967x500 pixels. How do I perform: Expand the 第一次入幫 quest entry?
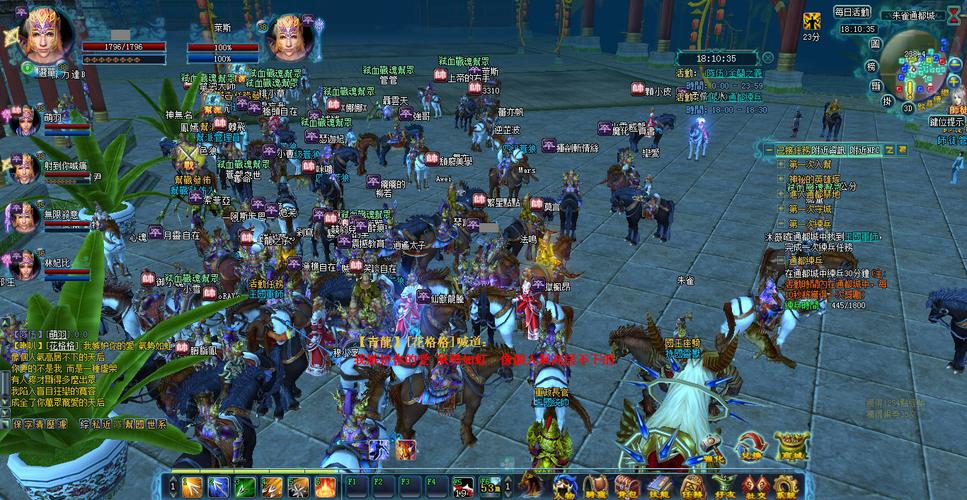(809, 164)
